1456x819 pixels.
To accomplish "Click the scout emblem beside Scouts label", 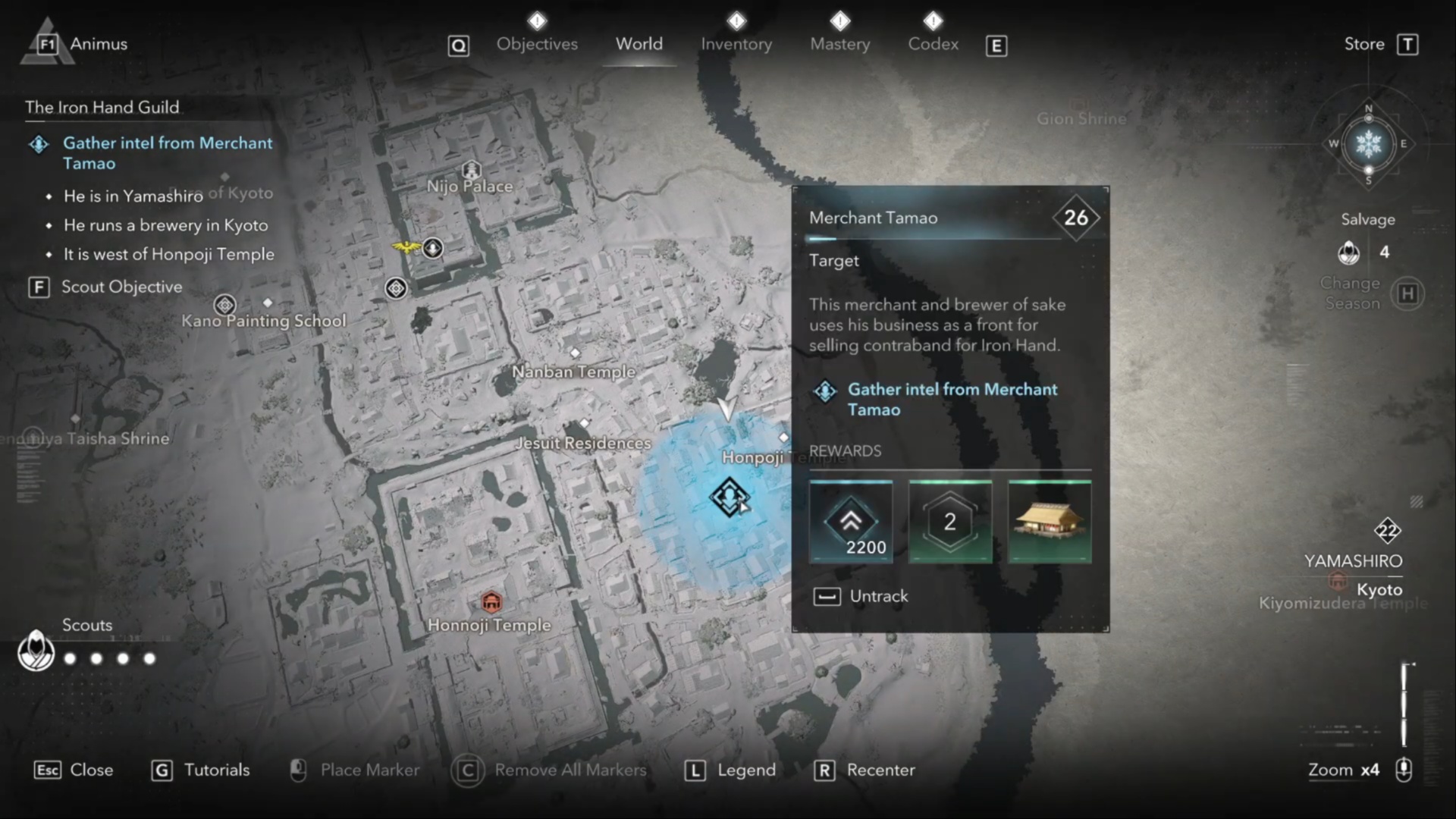I will [x=35, y=651].
